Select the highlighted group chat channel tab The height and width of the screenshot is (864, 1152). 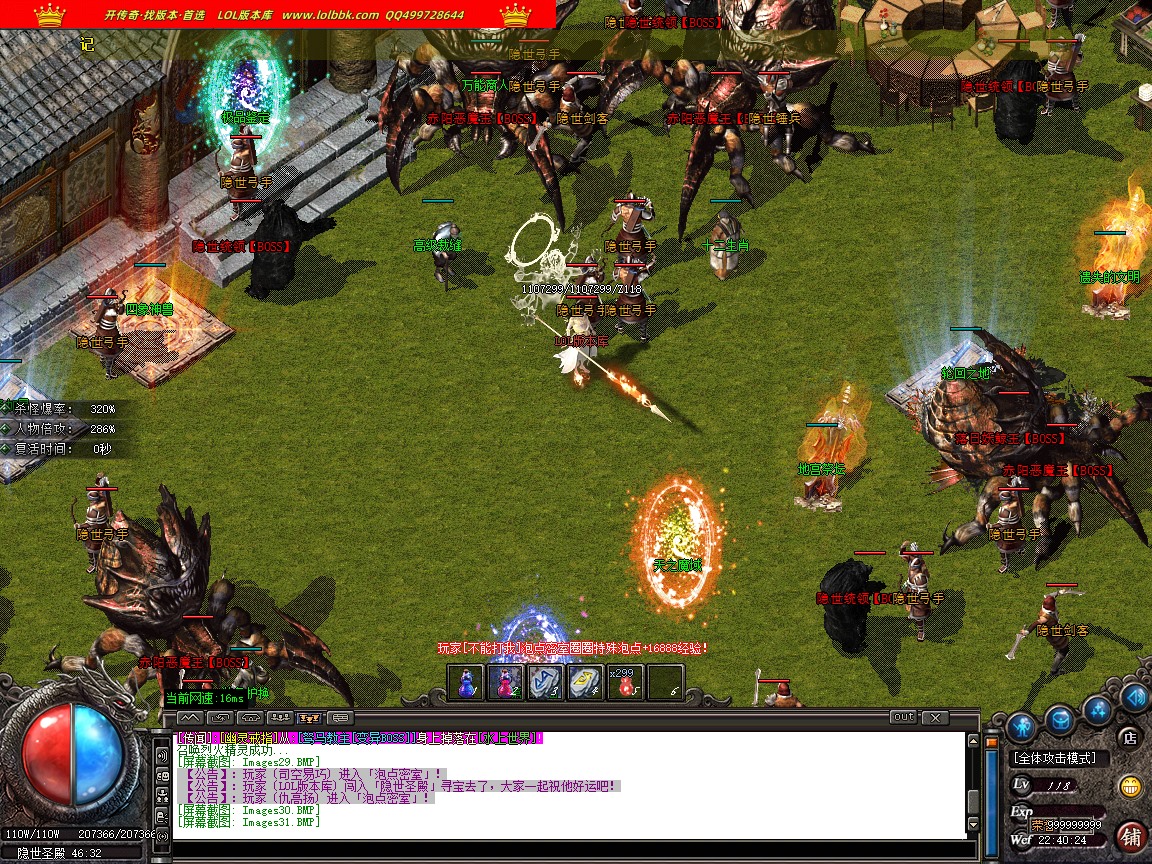[x=309, y=718]
